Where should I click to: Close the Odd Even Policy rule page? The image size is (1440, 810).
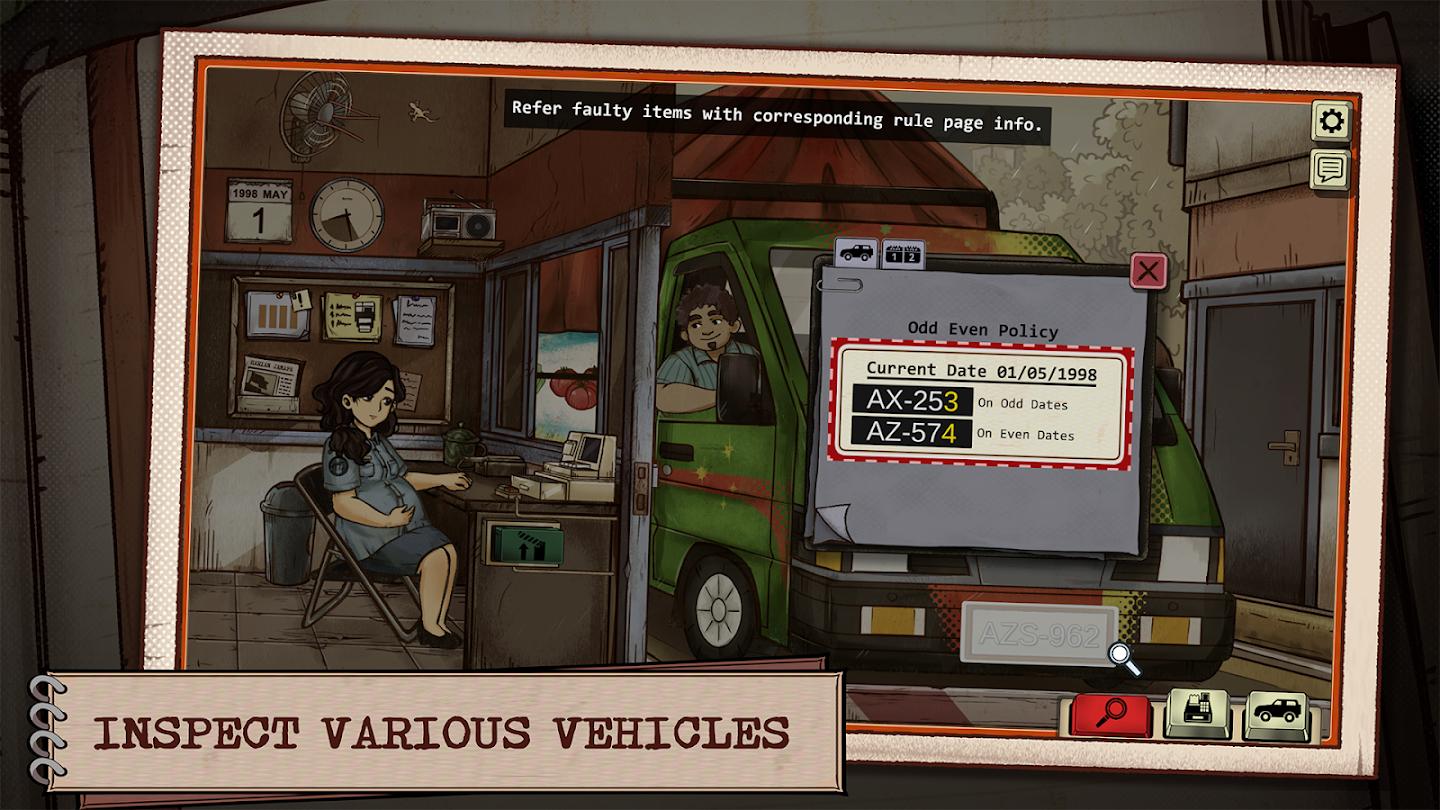coord(1148,271)
